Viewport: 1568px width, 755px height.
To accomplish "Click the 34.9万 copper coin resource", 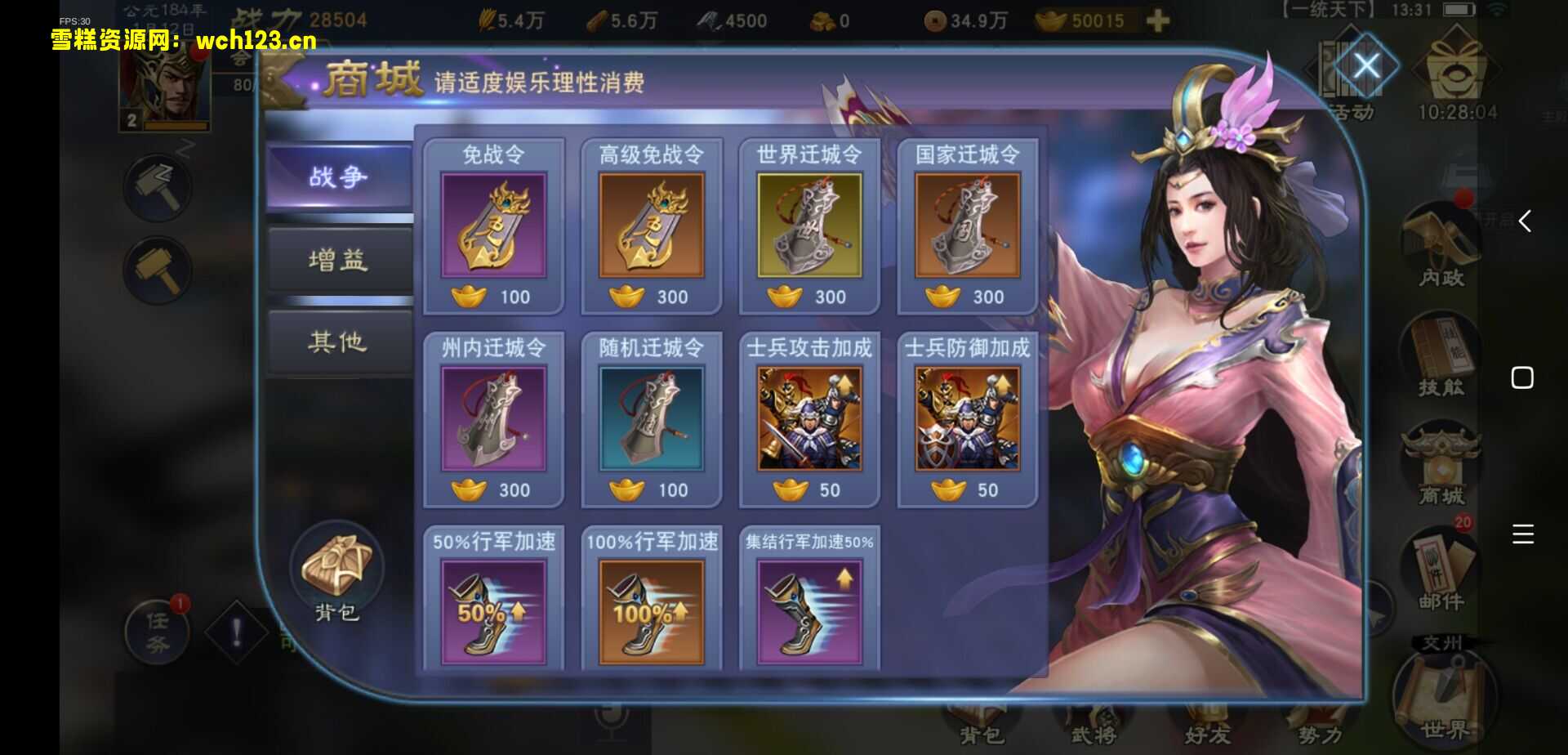I will 964,20.
